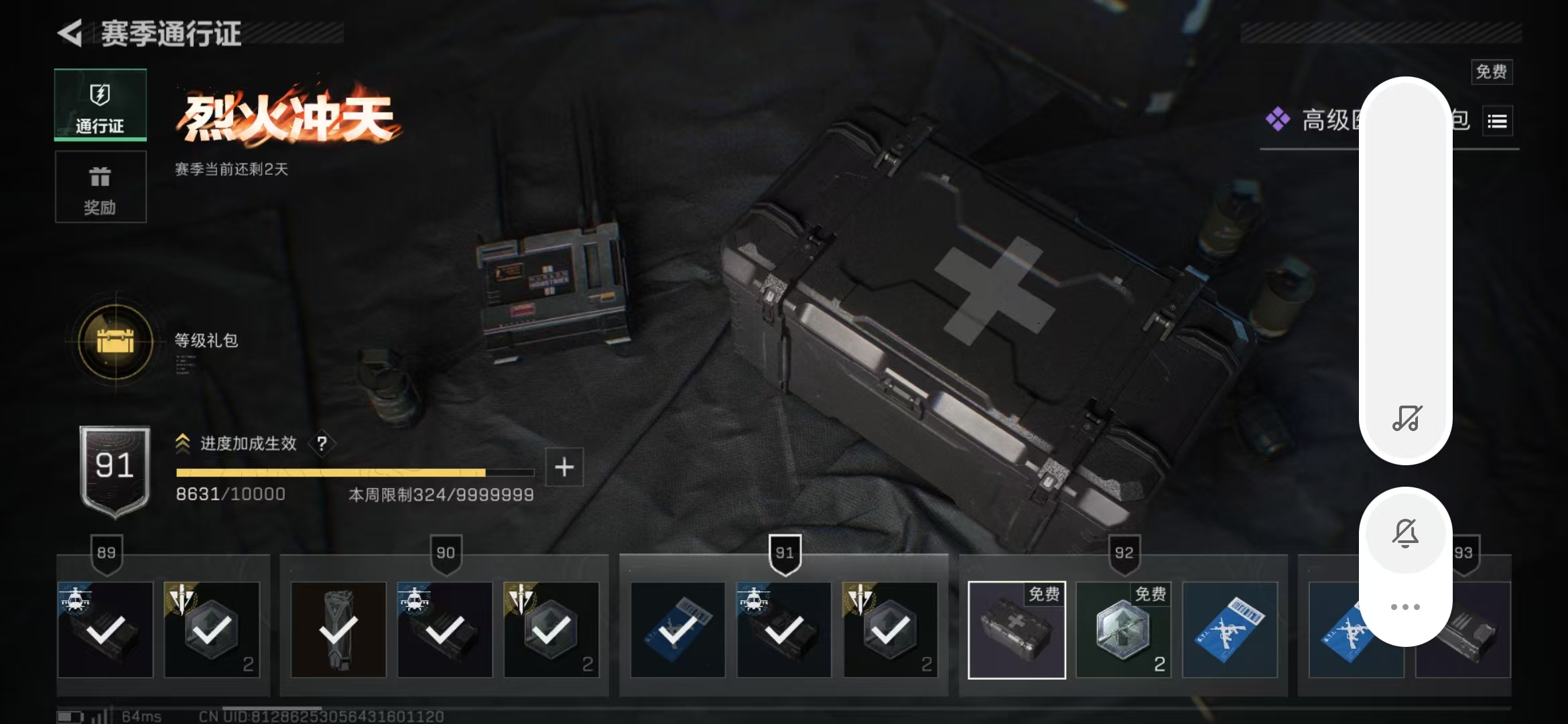Select the level 89 shield marker

(x=107, y=554)
